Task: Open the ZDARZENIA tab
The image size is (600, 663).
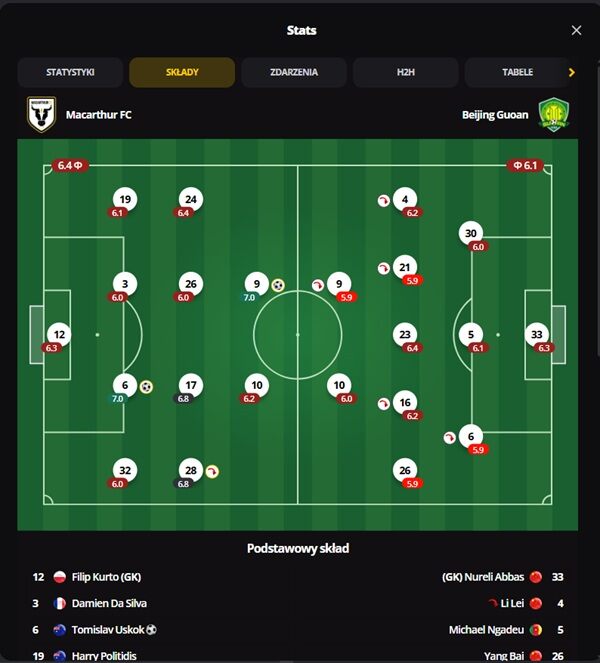Action: 294,72
